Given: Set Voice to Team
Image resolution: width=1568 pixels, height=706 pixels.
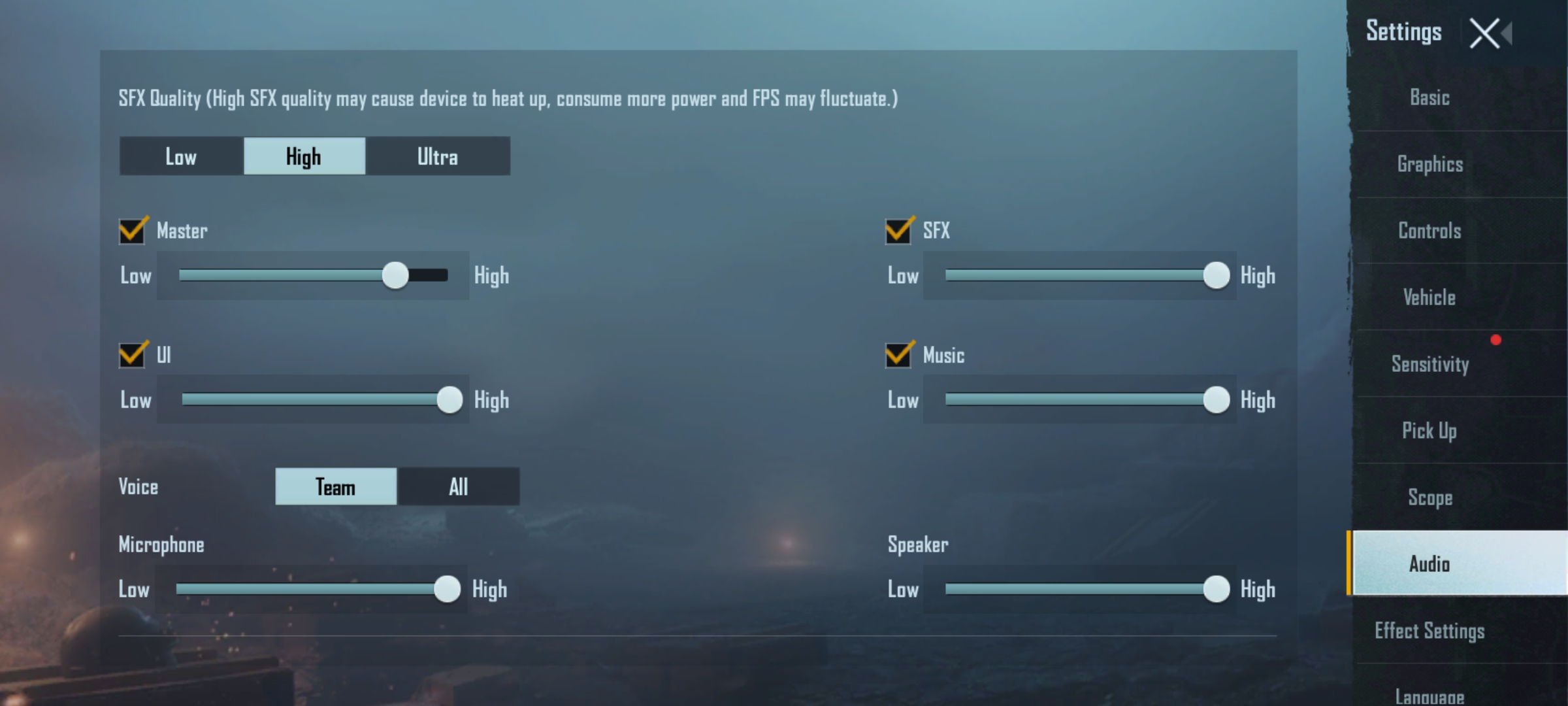Looking at the screenshot, I should pyautogui.click(x=335, y=486).
